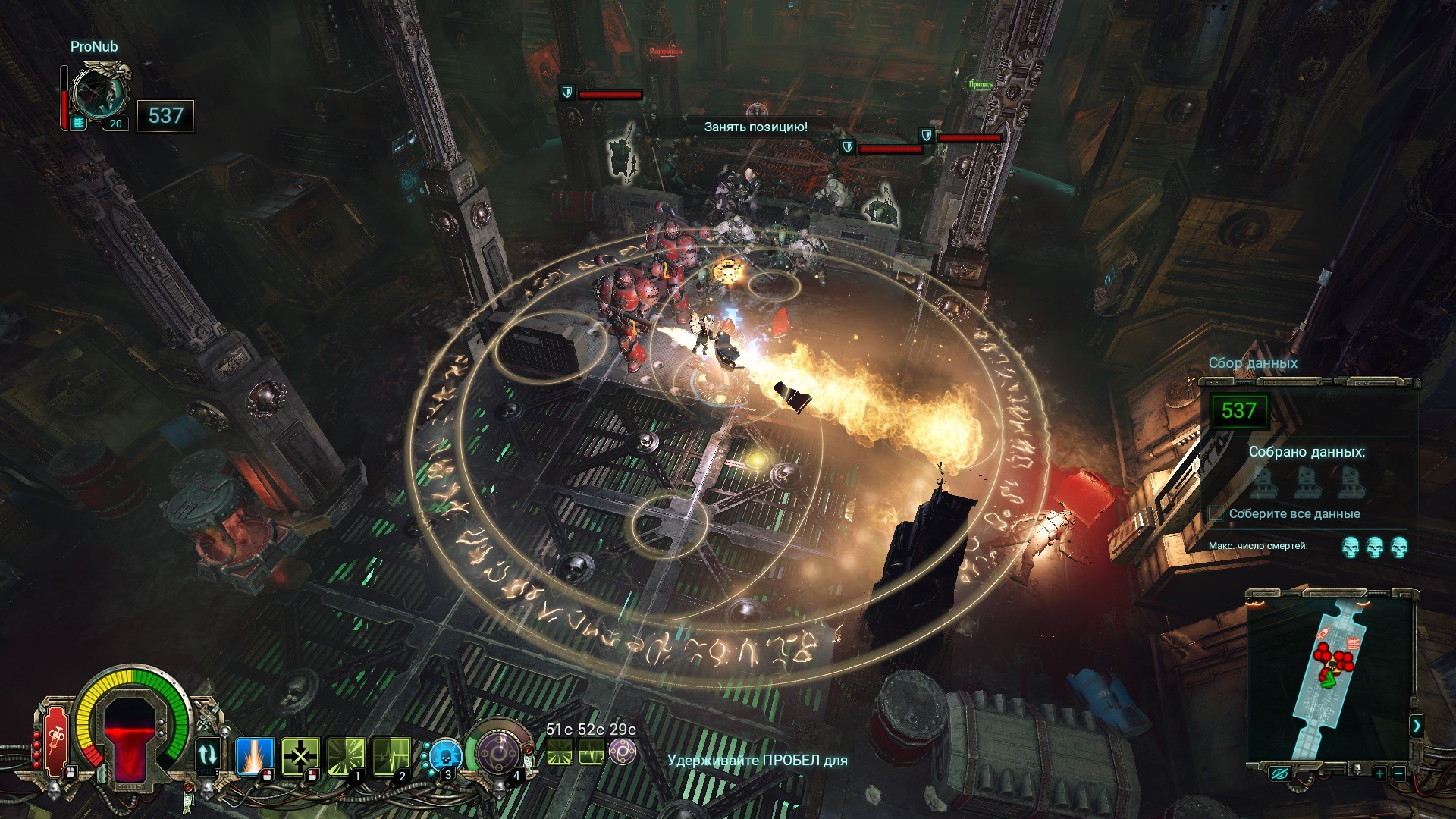The width and height of the screenshot is (1456, 819).
Task: Use the green shatter burst skill
Action: [345, 755]
